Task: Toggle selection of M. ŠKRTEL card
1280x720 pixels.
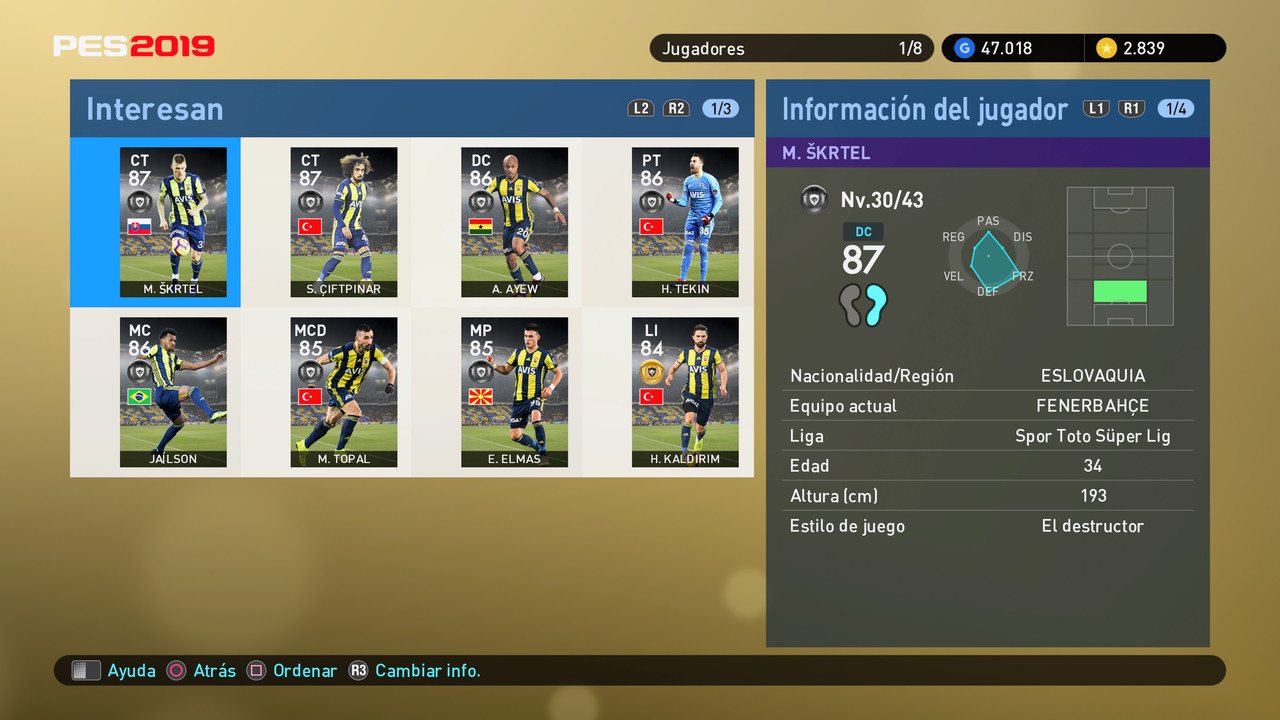Action: 173,222
